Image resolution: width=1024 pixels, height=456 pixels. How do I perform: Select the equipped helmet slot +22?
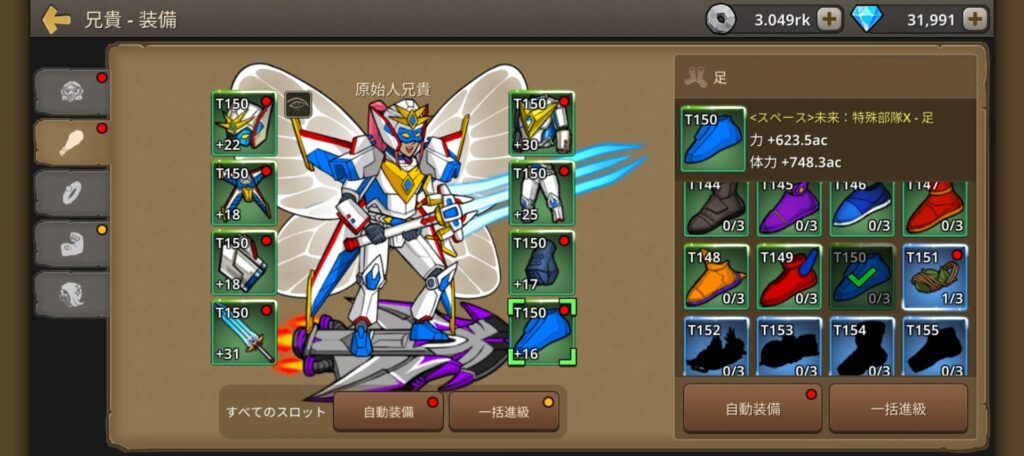243,124
